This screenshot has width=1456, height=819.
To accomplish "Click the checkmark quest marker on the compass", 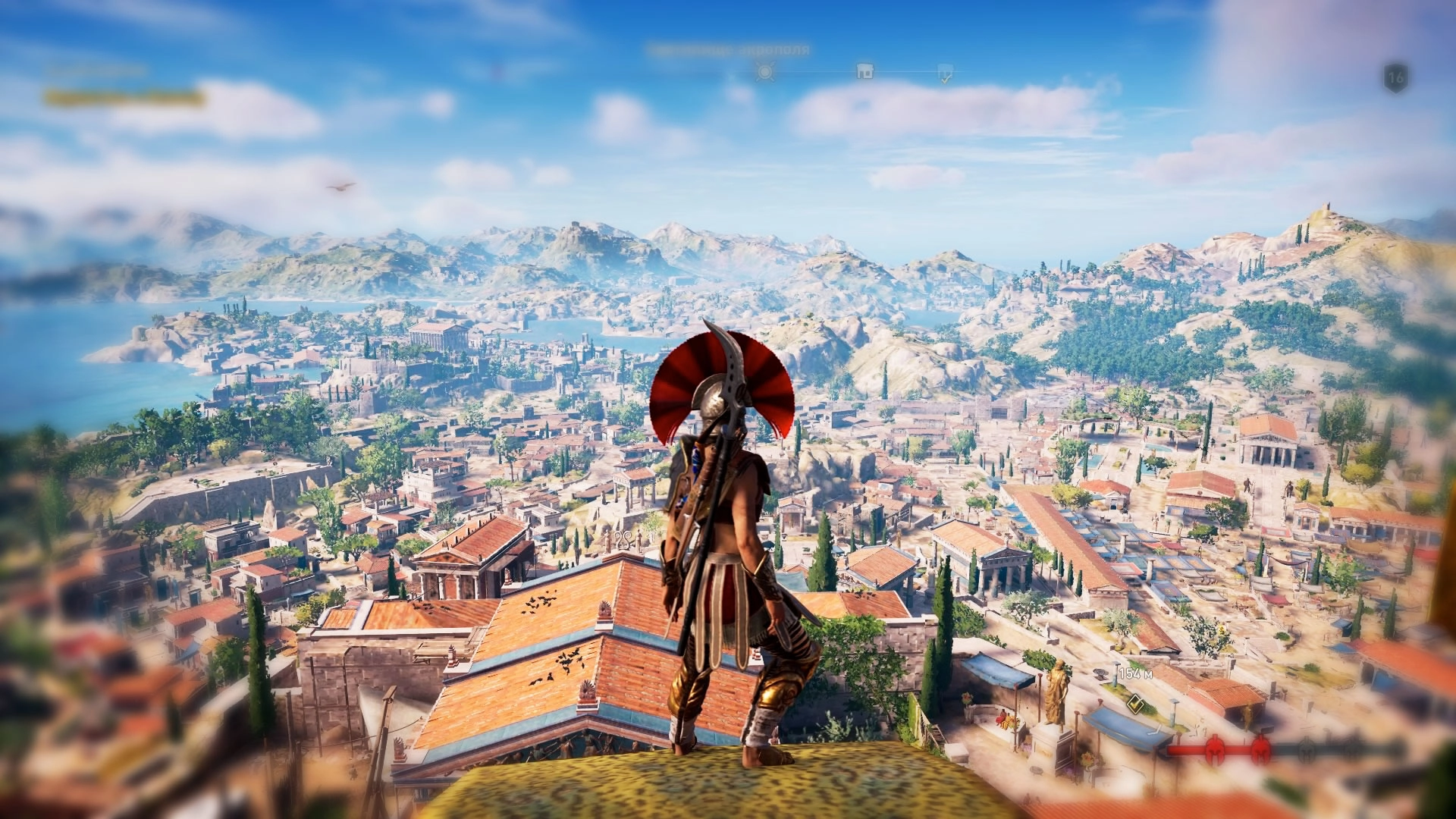I will click(x=945, y=74).
